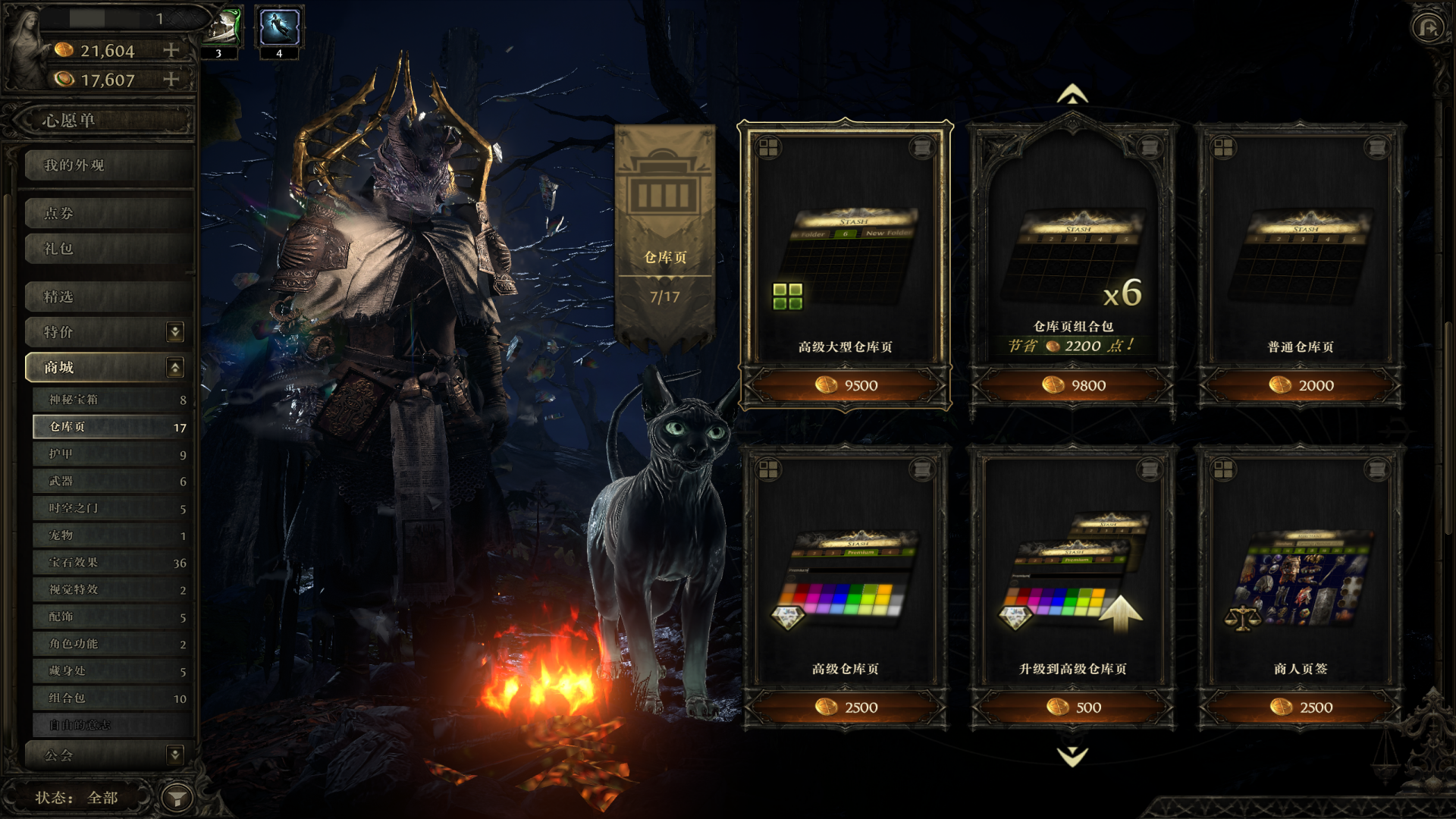This screenshot has width=1456, height=819.
Task: Select the 护甲 subcategory
Action: (110, 454)
